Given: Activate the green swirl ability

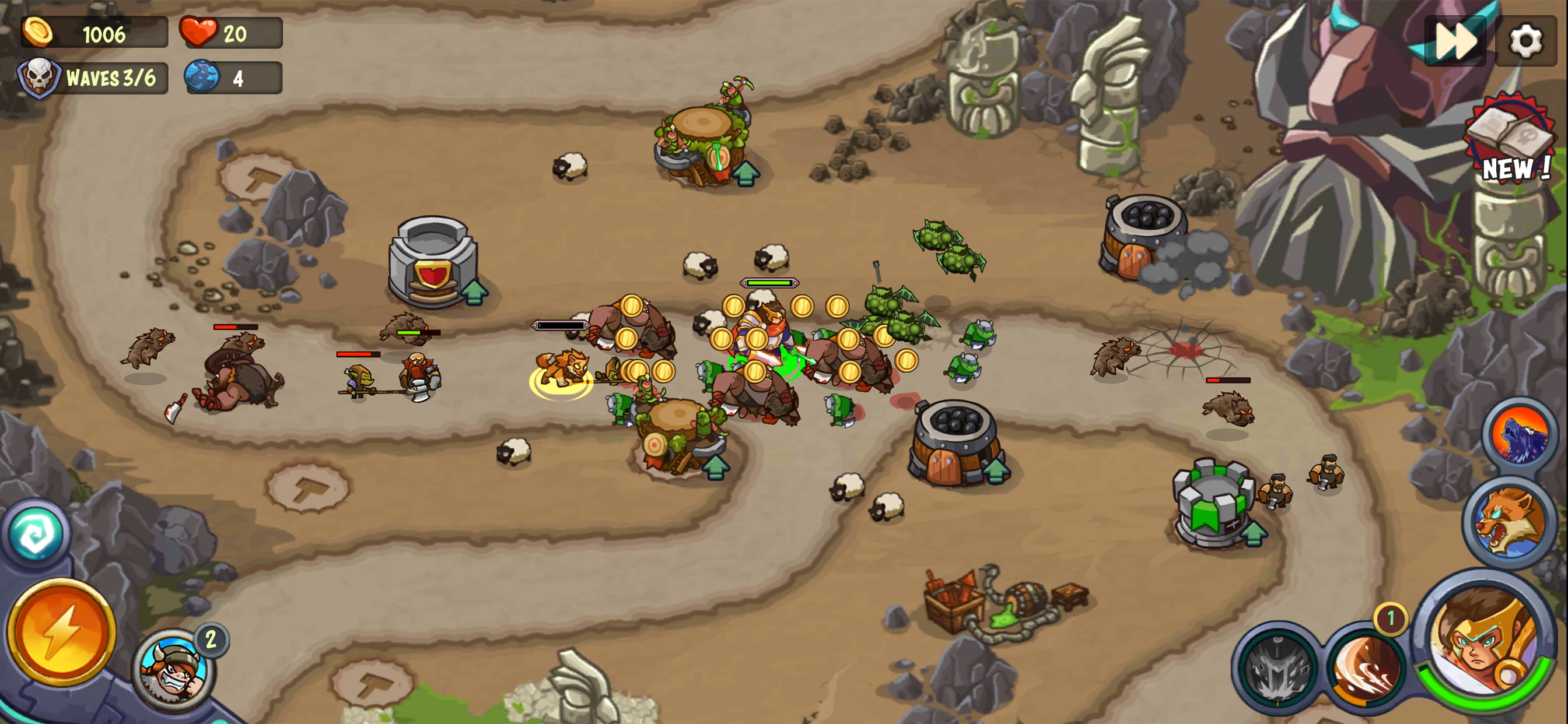Looking at the screenshot, I should (36, 535).
